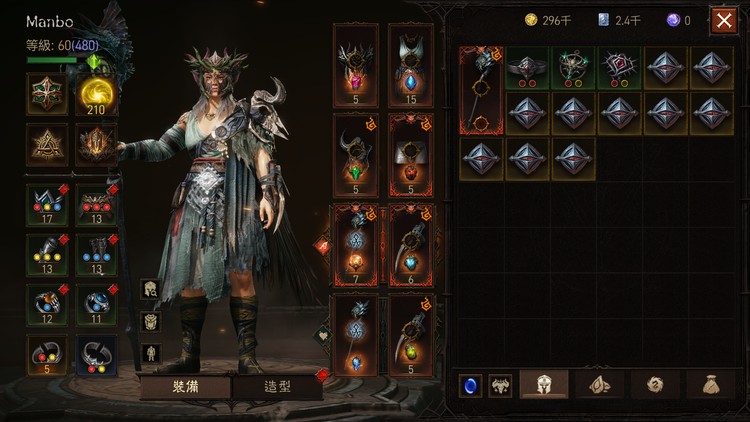Select the green amulet in inventory
The width and height of the screenshot is (750, 422).
pos(574,67)
